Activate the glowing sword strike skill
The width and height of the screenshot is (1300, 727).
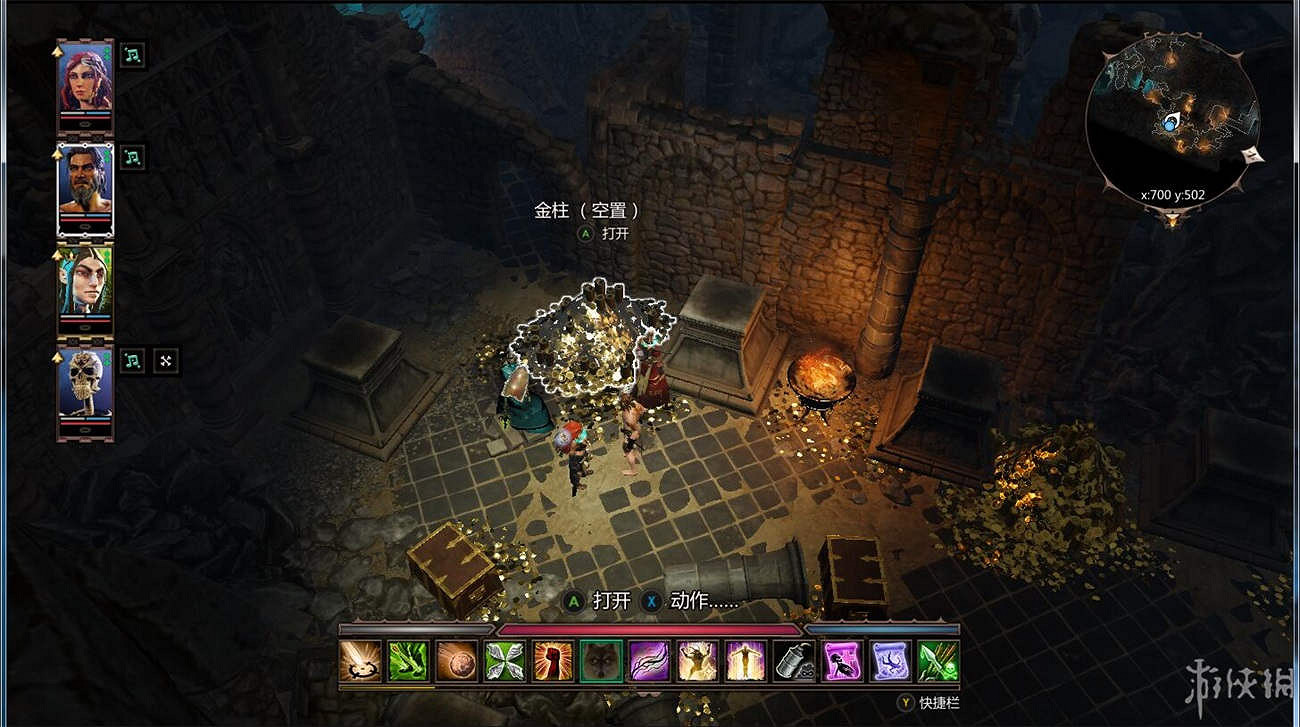[x=360, y=661]
